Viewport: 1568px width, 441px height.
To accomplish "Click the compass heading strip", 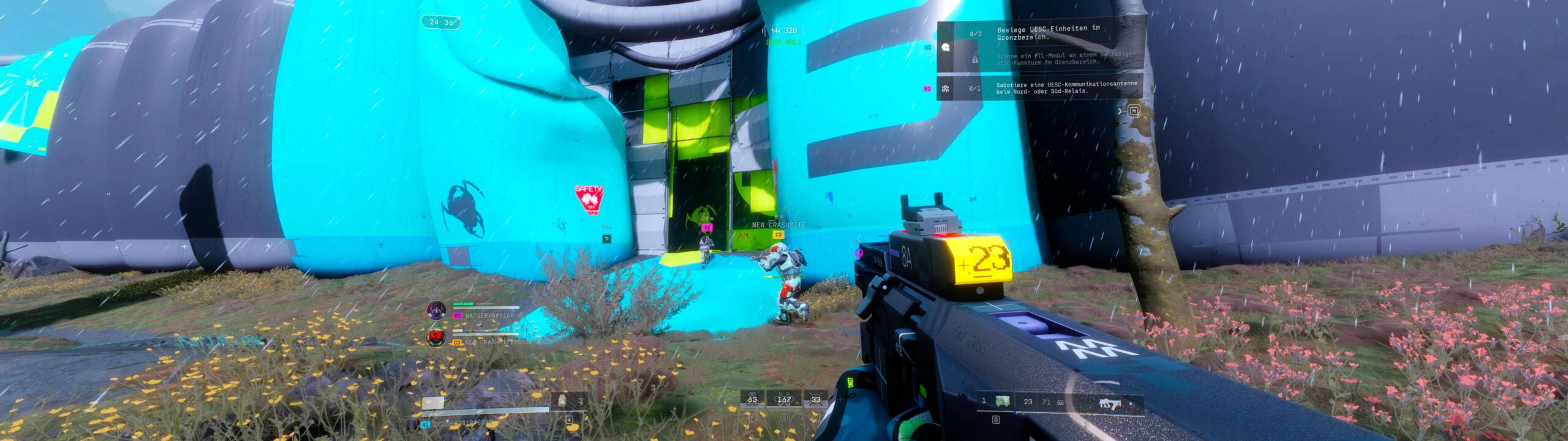I will [x=784, y=31].
